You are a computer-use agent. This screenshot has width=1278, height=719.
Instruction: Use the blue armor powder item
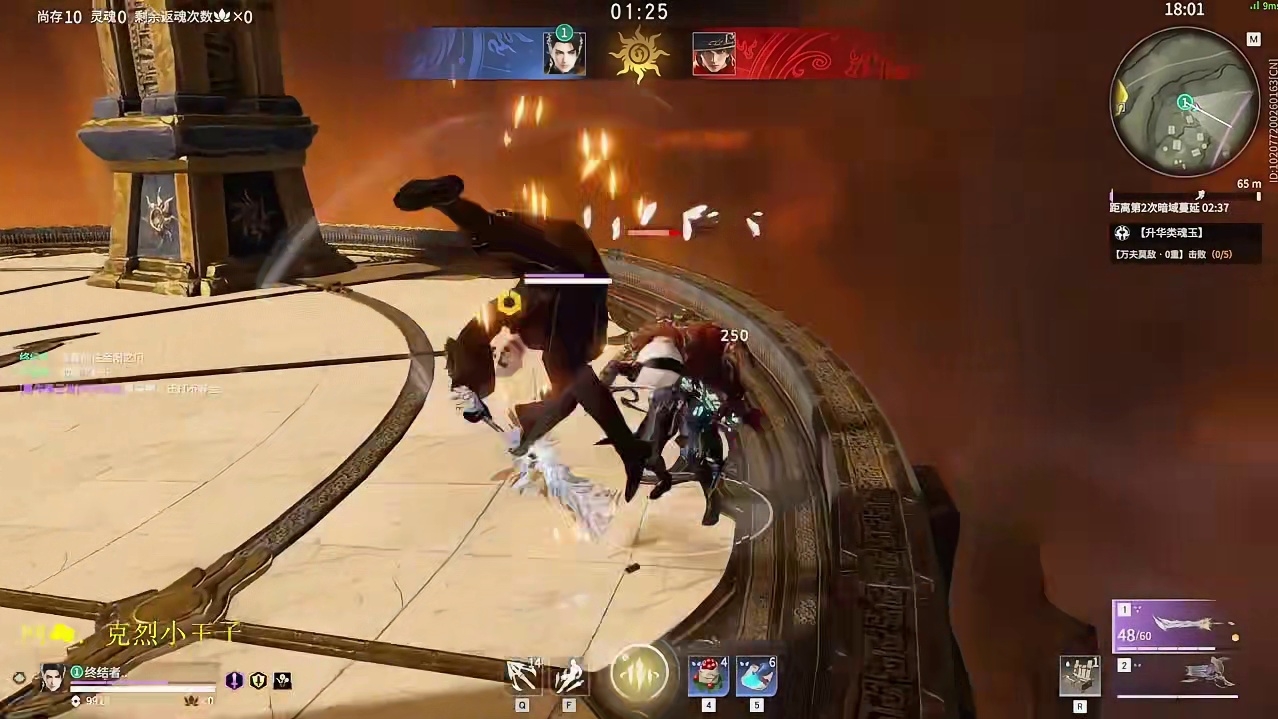click(x=756, y=677)
